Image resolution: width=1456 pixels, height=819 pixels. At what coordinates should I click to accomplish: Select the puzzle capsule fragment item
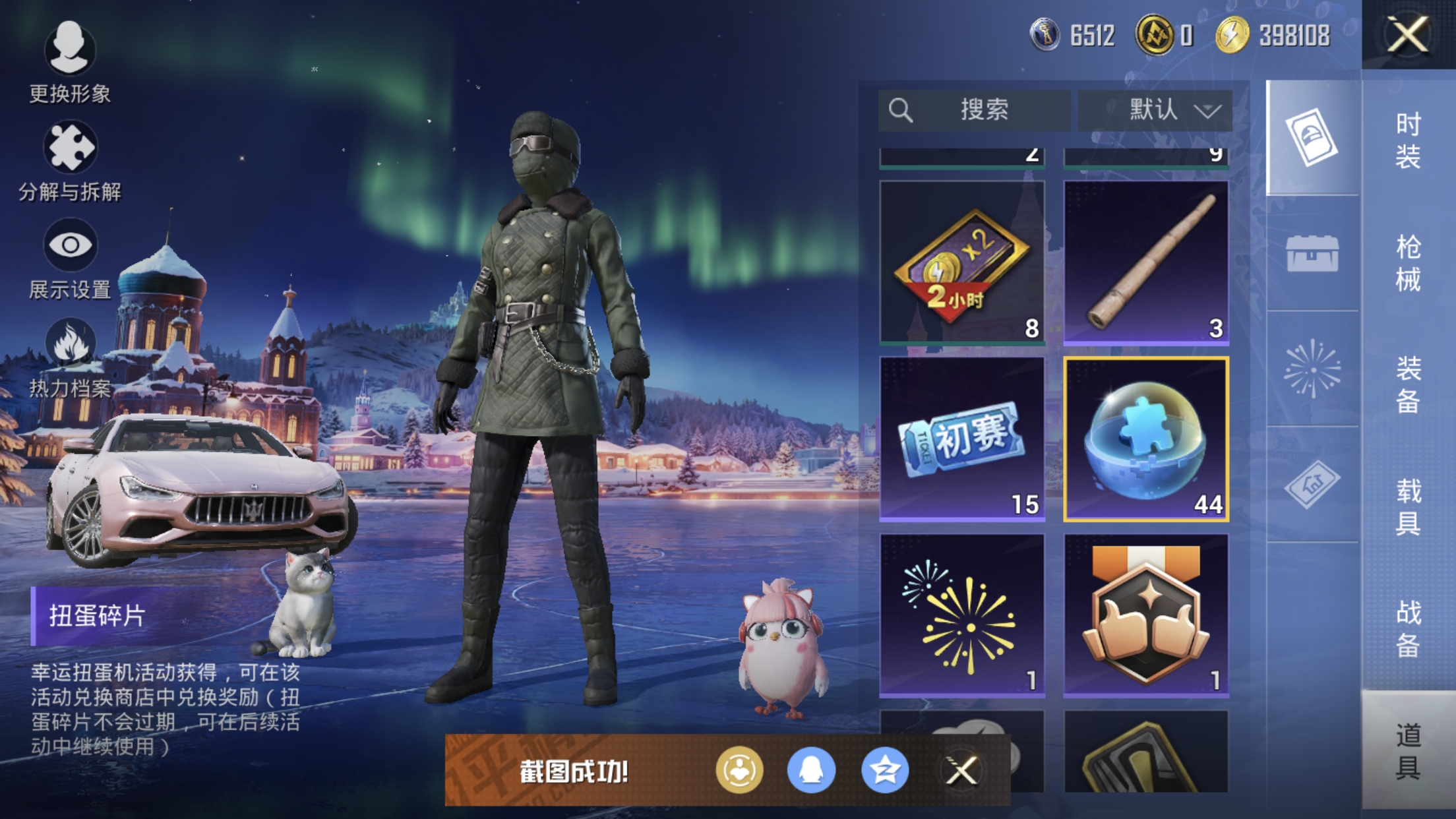(x=1146, y=439)
